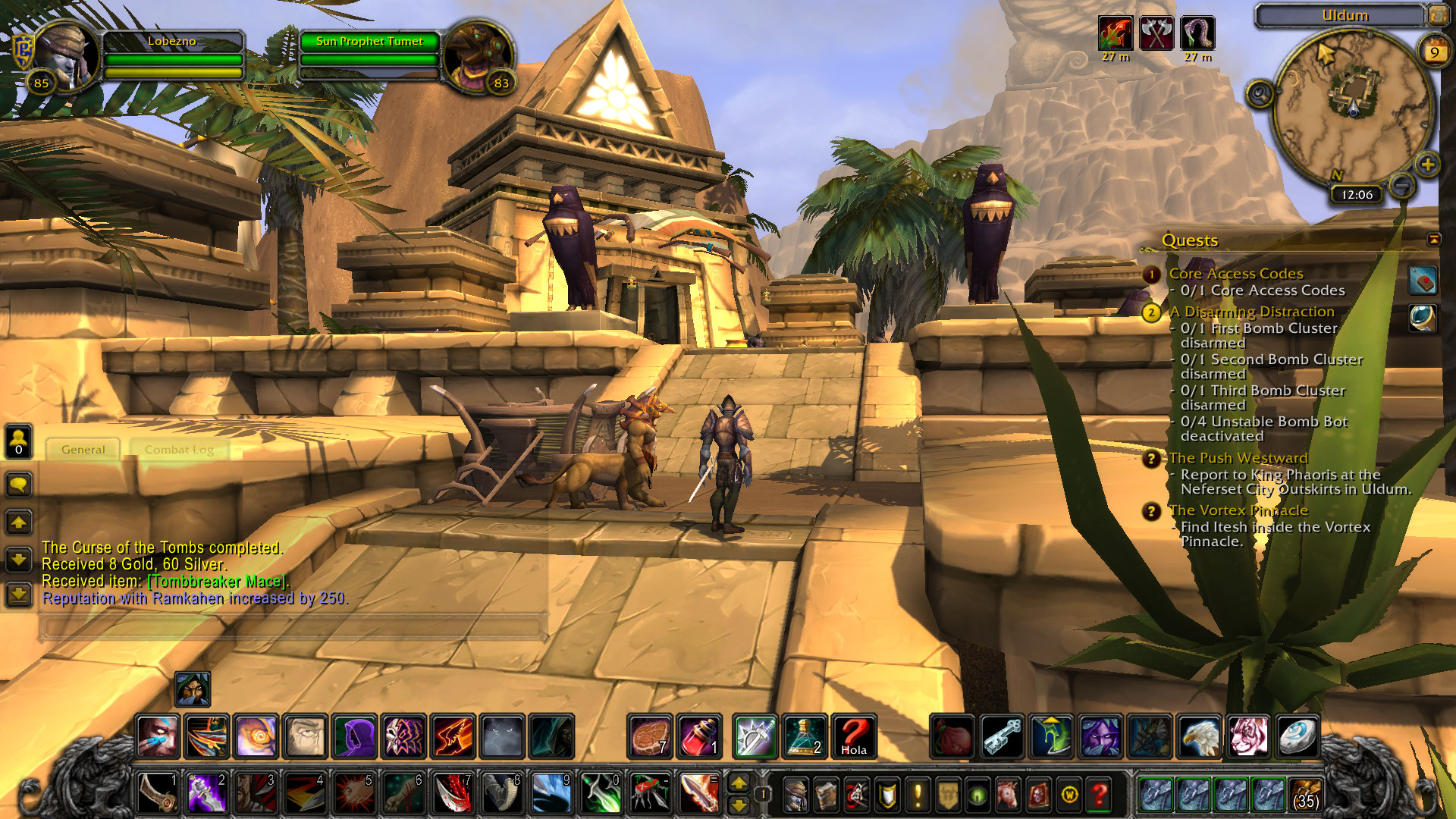Select Lobezno's player portrait
Image resolution: width=1456 pixels, height=819 pixels.
(x=66, y=57)
